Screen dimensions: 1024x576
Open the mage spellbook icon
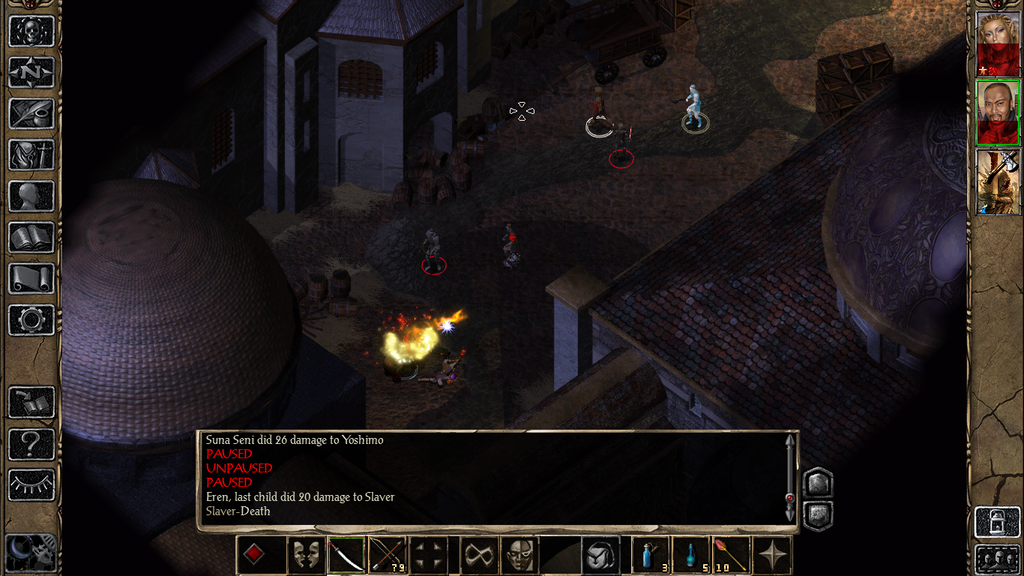tap(31, 237)
